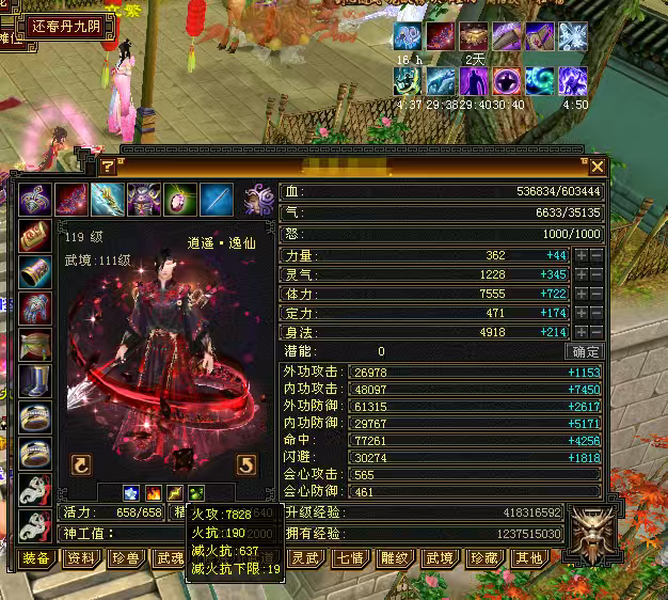Open the 资料 profile tab
The image size is (668, 600).
tap(81, 559)
